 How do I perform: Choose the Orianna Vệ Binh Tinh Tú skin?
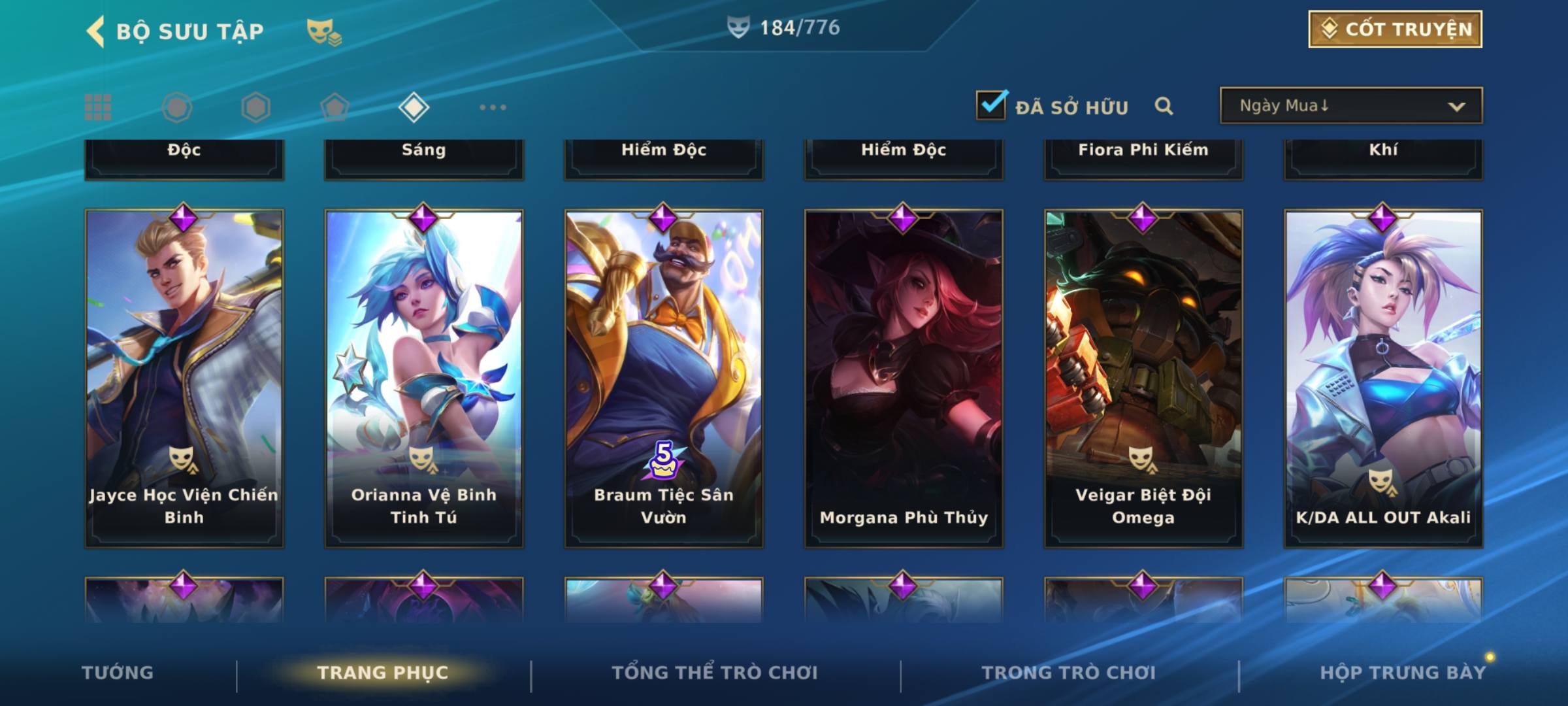[x=424, y=378]
